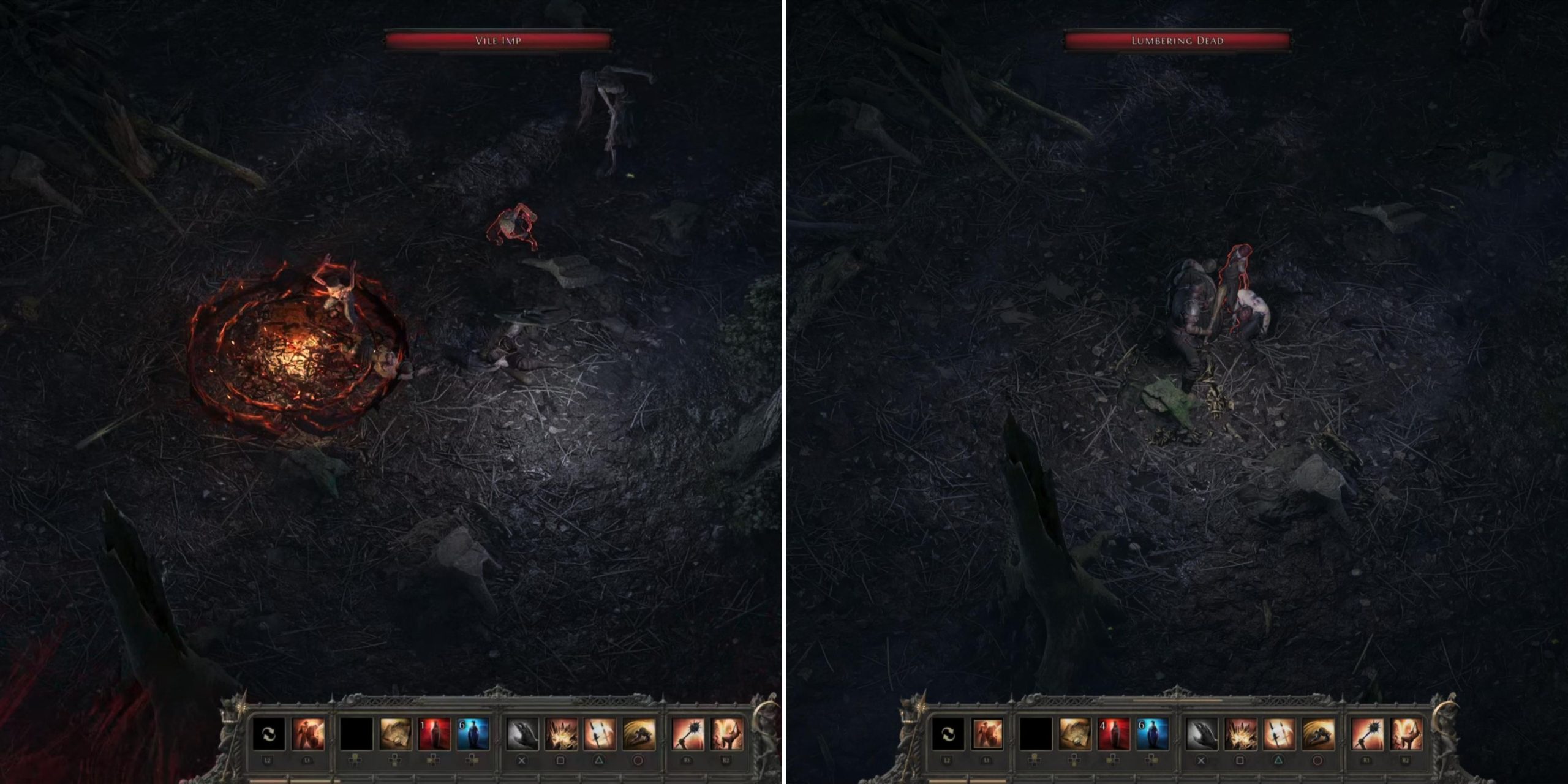
Task: Activate the shield warrior skill in the Vile Imp panel
Action: [x=308, y=734]
